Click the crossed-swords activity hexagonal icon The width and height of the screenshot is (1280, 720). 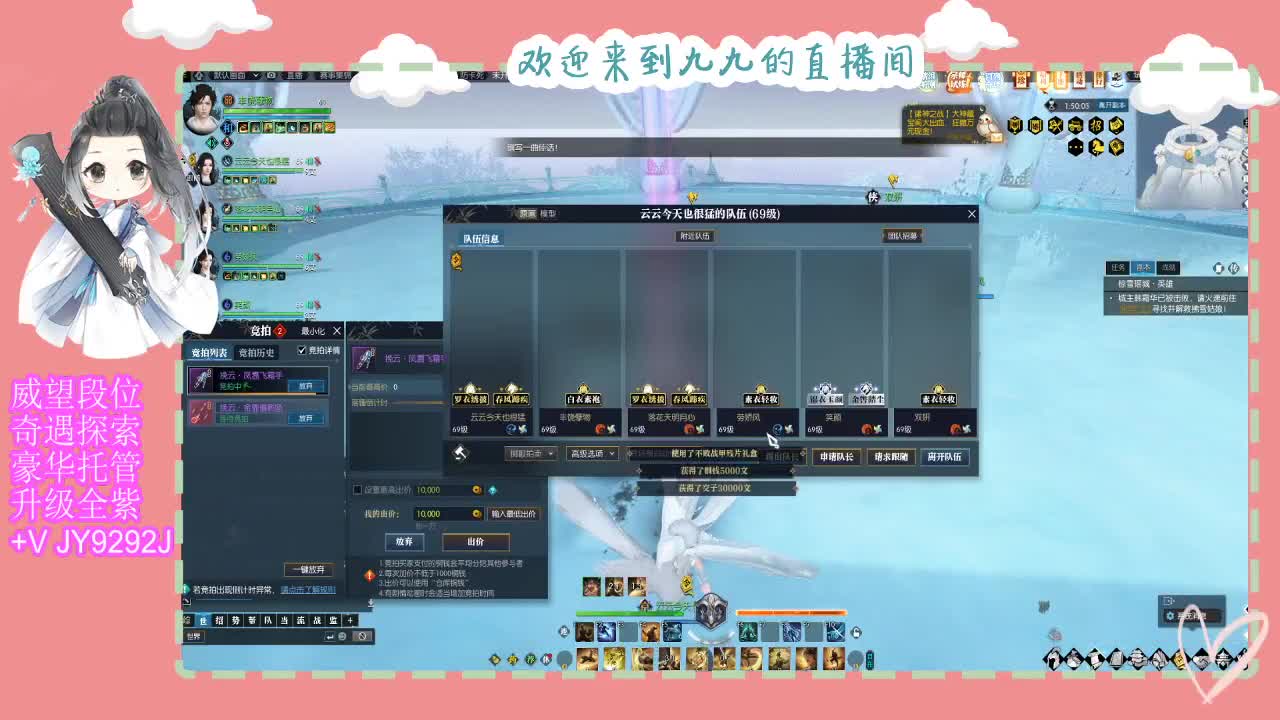(x=1052, y=125)
